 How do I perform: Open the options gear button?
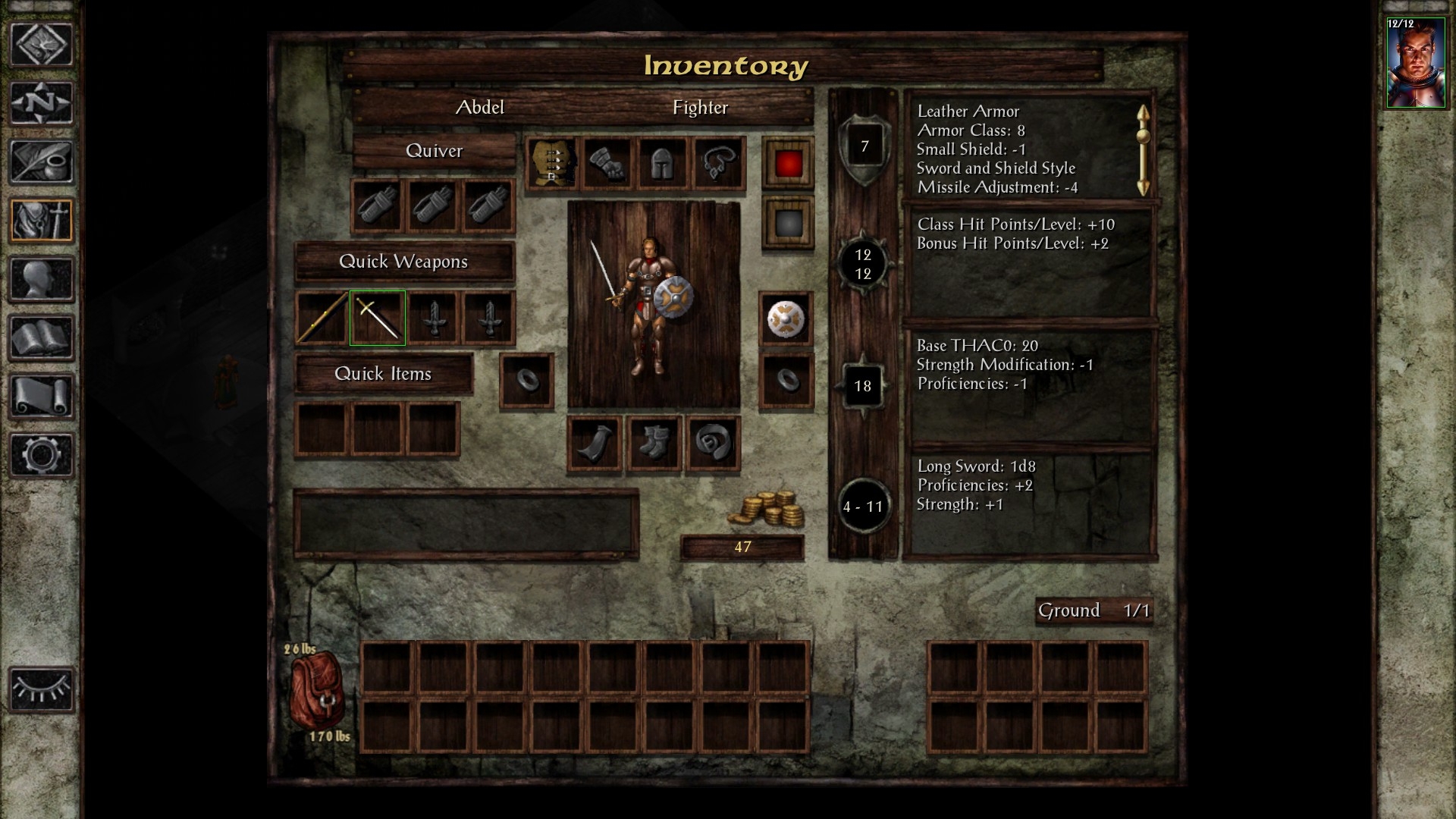tap(42, 455)
